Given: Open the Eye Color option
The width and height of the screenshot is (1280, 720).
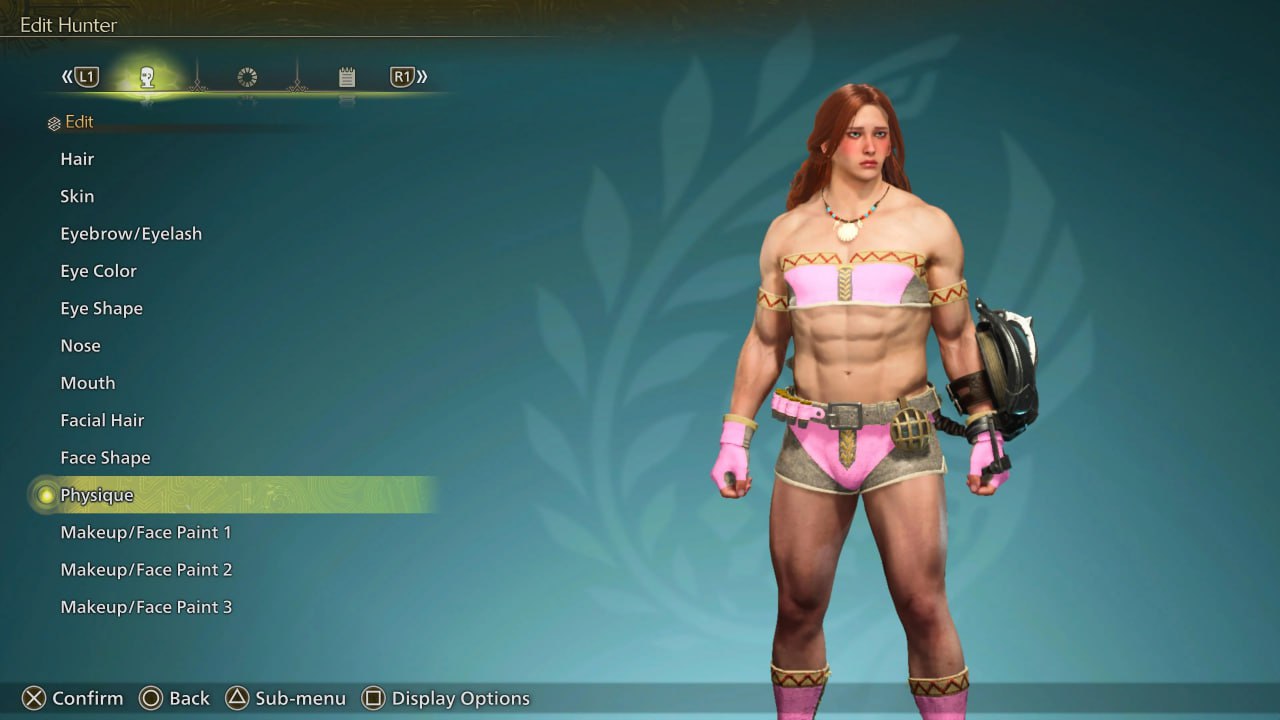Looking at the screenshot, I should 98,271.
